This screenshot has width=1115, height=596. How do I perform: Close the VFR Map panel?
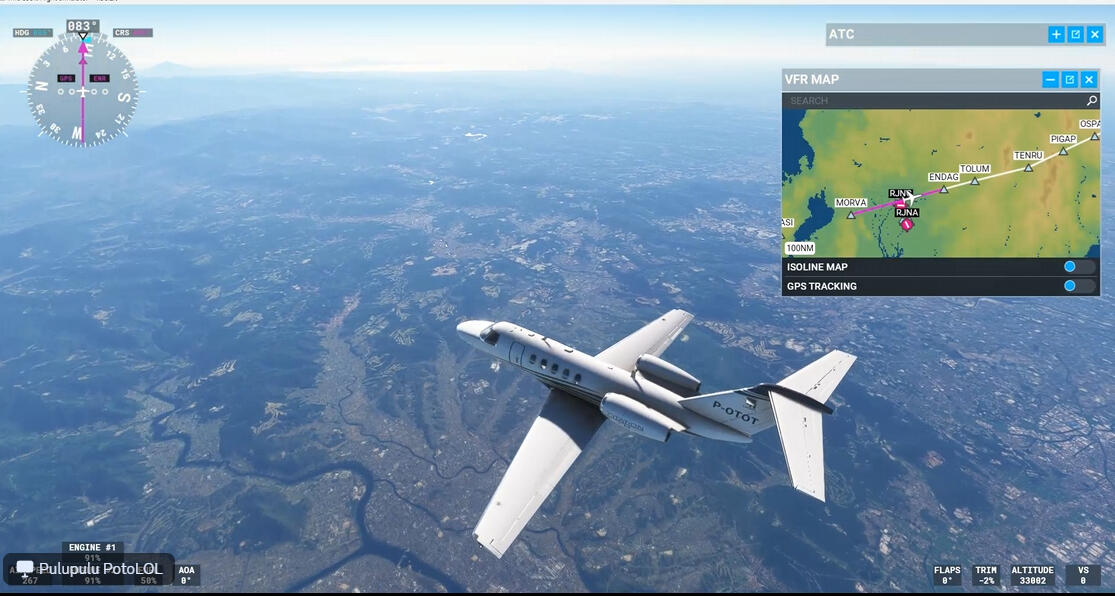tap(1089, 79)
